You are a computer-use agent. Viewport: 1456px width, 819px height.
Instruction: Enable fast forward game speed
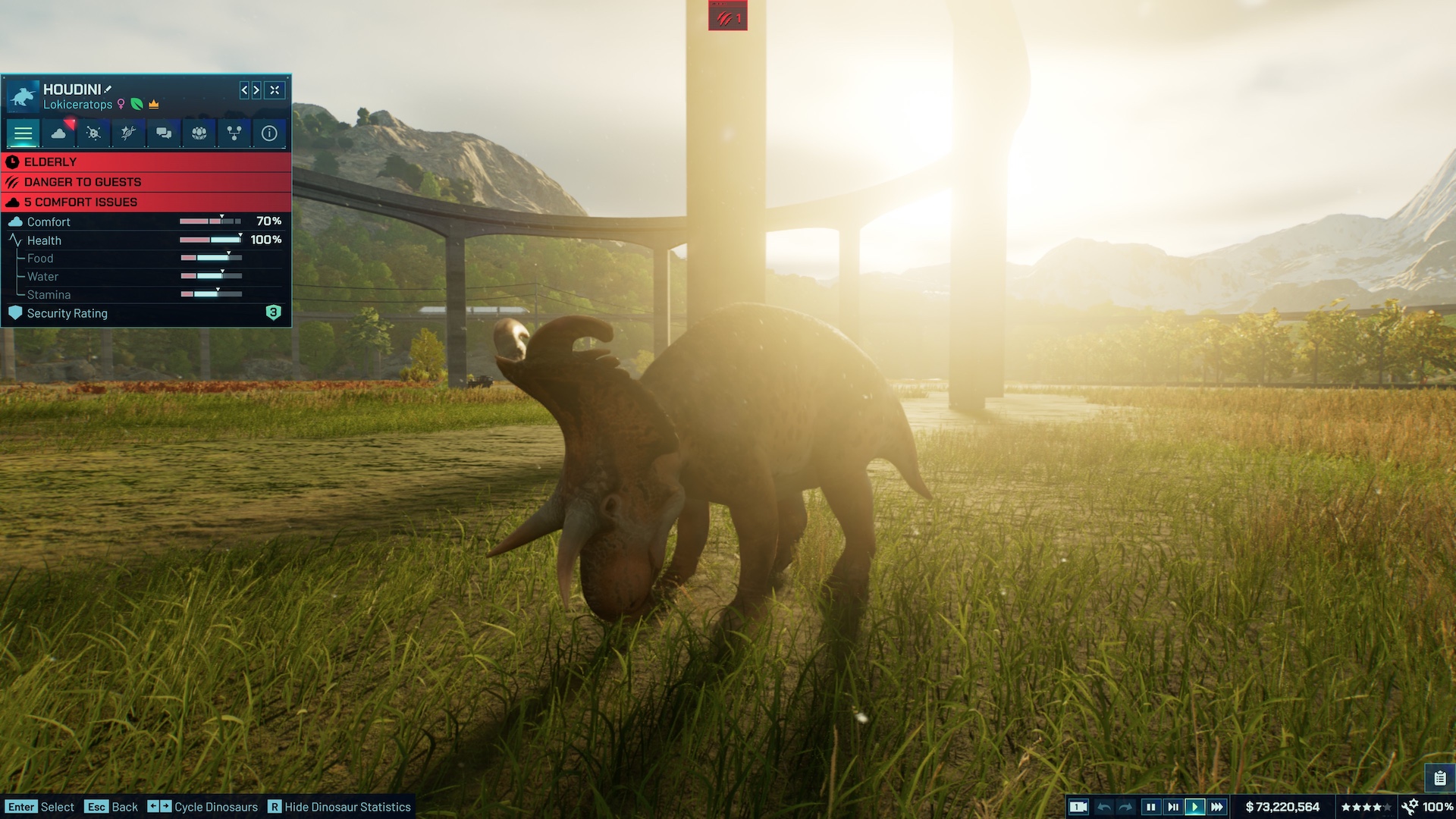coord(1217,806)
